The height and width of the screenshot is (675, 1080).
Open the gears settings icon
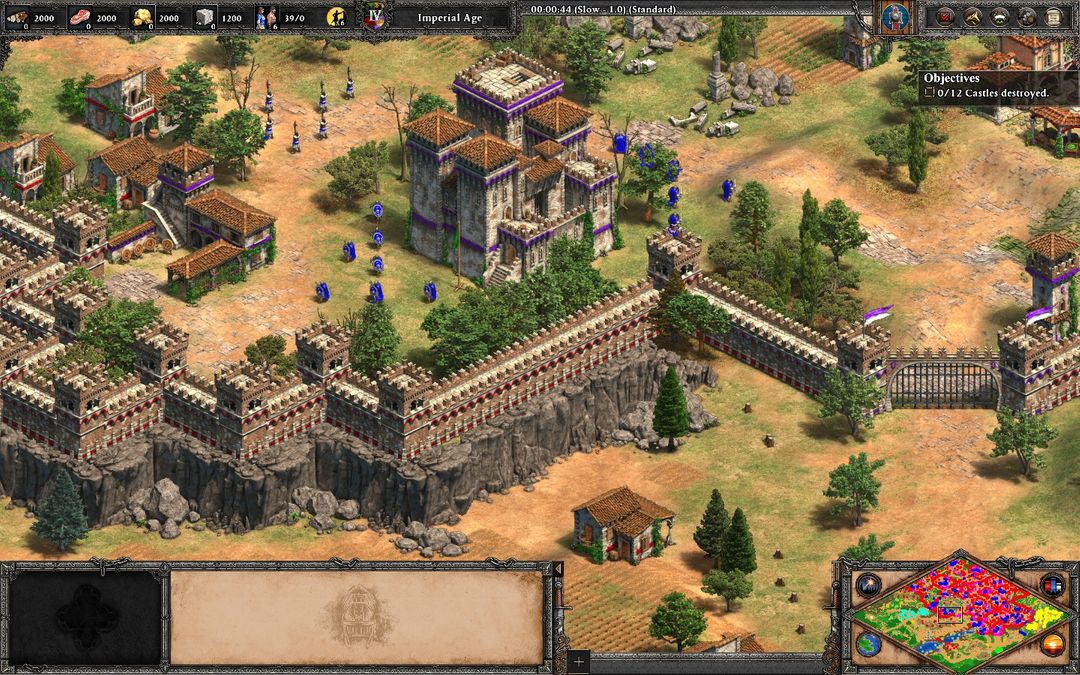click(1025, 16)
